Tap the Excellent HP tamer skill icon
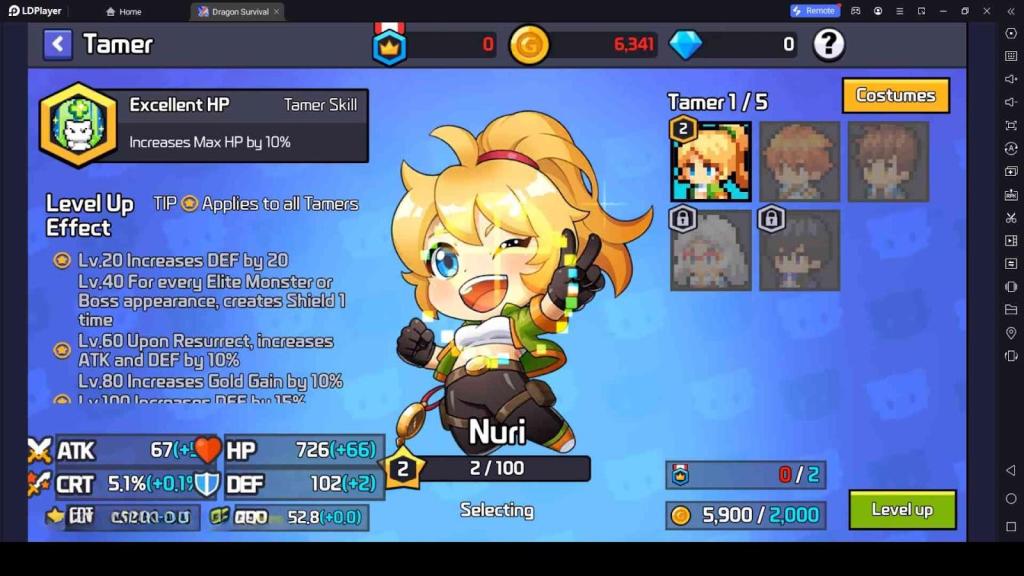The width and height of the screenshot is (1024, 576). [78, 125]
